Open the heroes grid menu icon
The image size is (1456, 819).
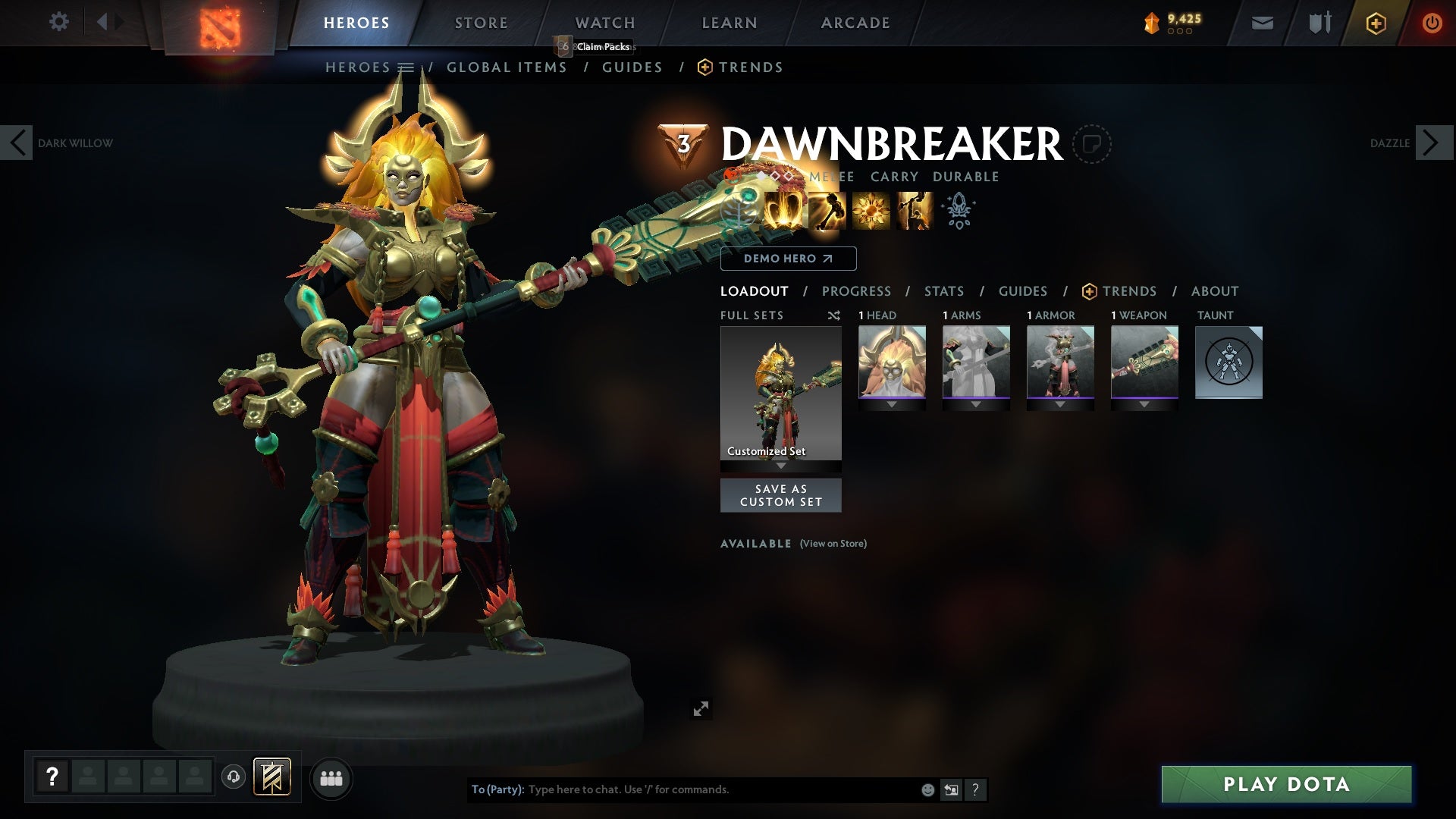click(407, 67)
